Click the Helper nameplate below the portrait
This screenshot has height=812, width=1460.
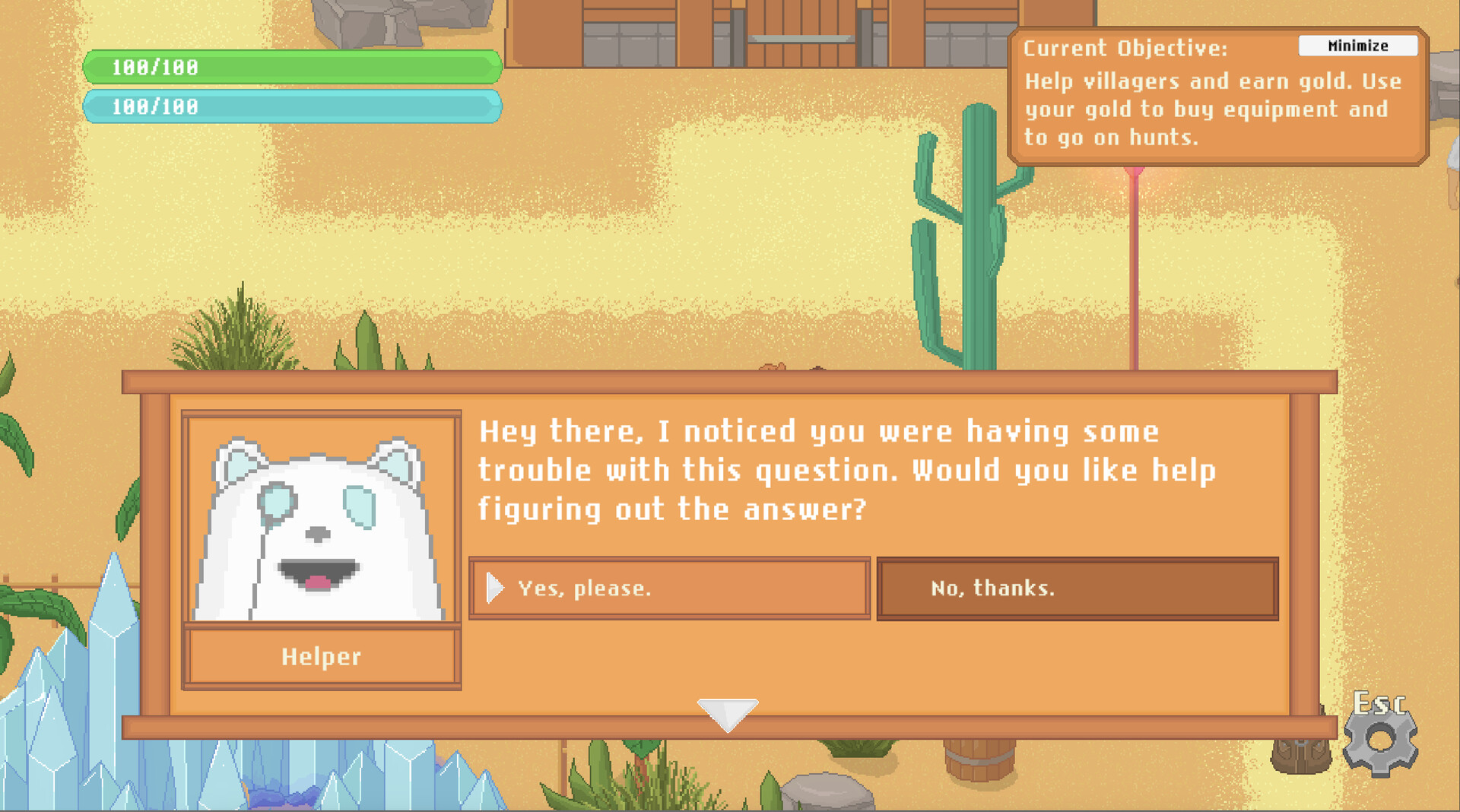[x=321, y=657]
